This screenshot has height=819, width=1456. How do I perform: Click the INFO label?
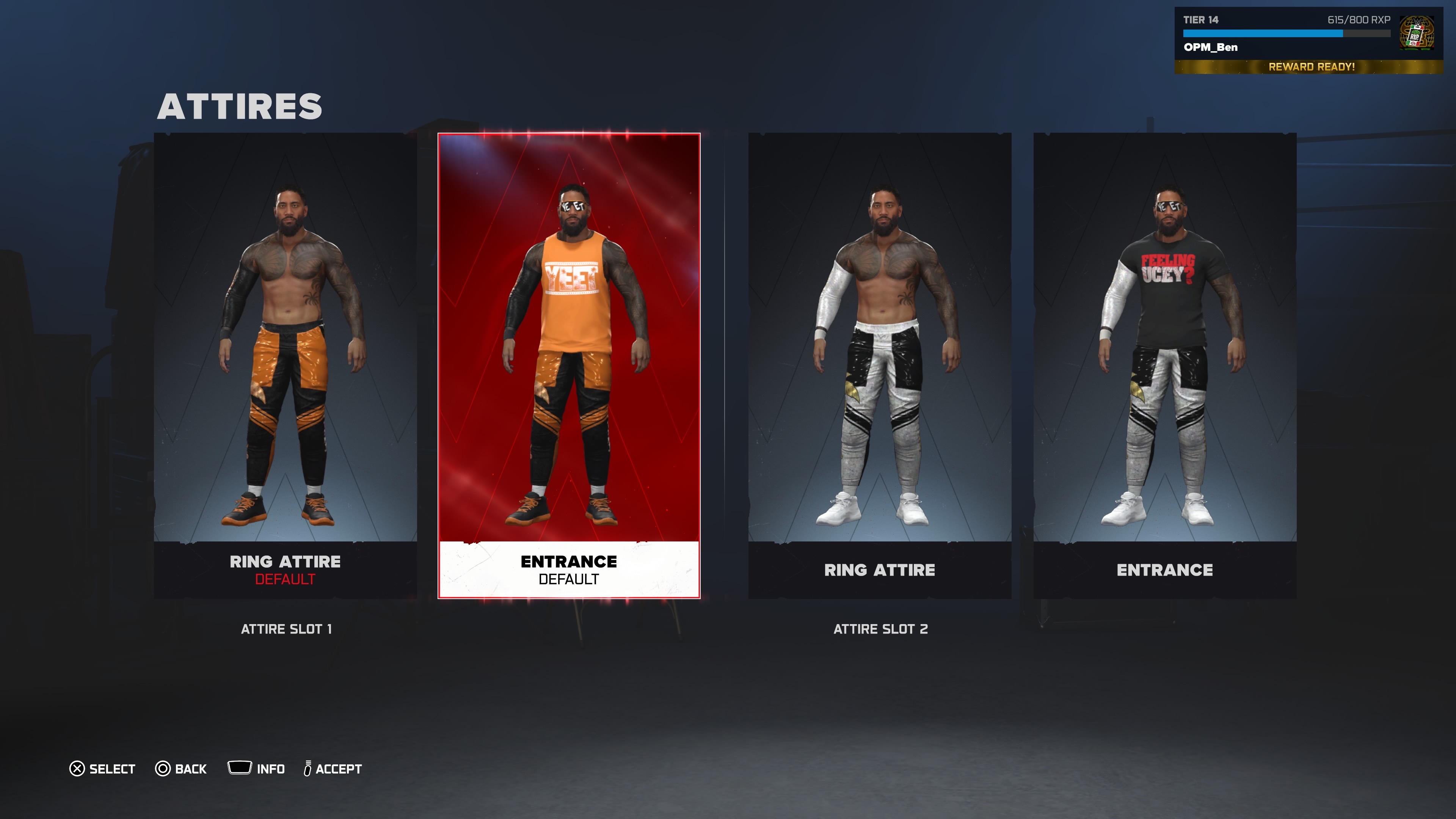coord(271,769)
